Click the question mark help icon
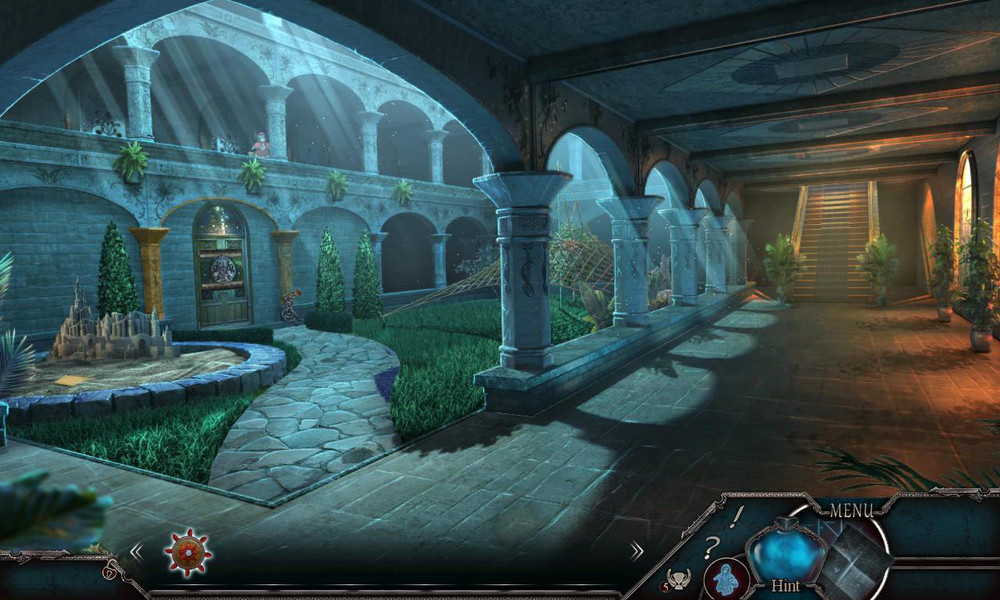1000x600 pixels. (x=711, y=547)
